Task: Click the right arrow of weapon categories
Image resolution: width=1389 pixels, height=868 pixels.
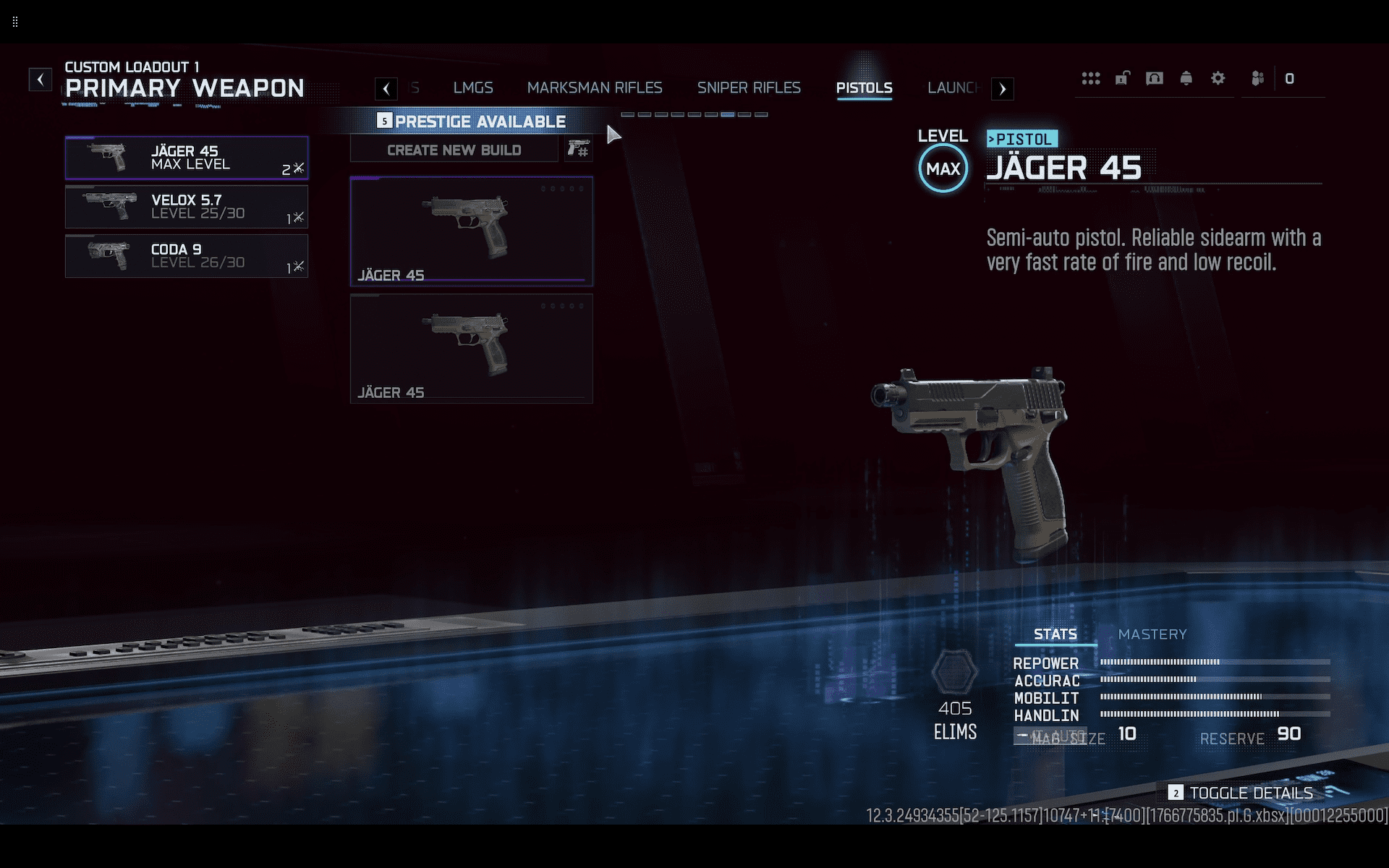Action: 1002,89
